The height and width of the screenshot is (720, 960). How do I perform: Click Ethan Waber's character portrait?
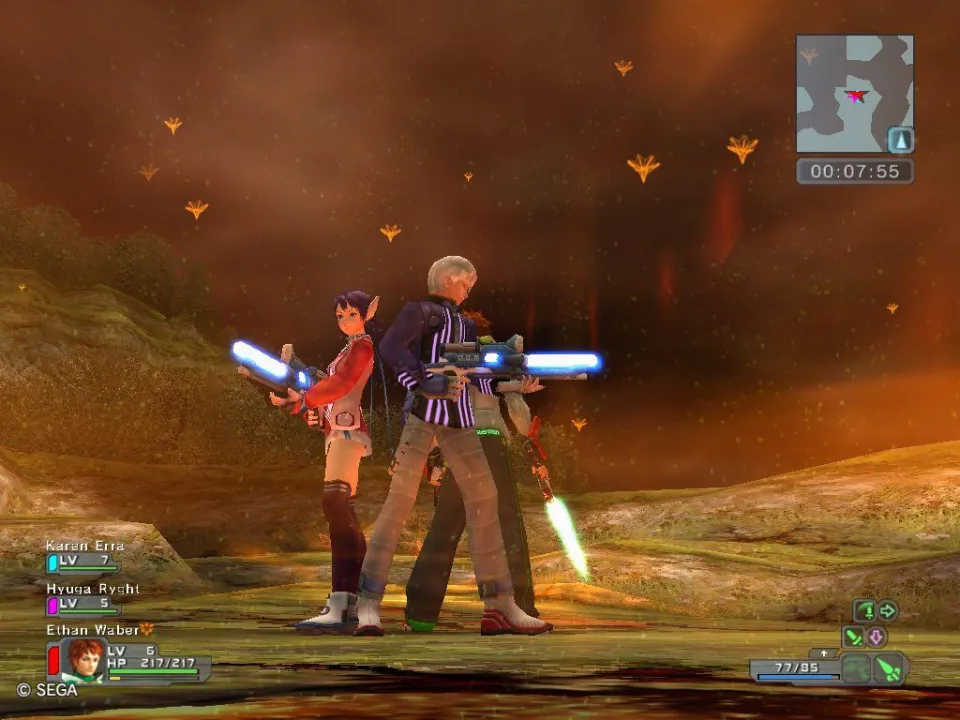83,660
